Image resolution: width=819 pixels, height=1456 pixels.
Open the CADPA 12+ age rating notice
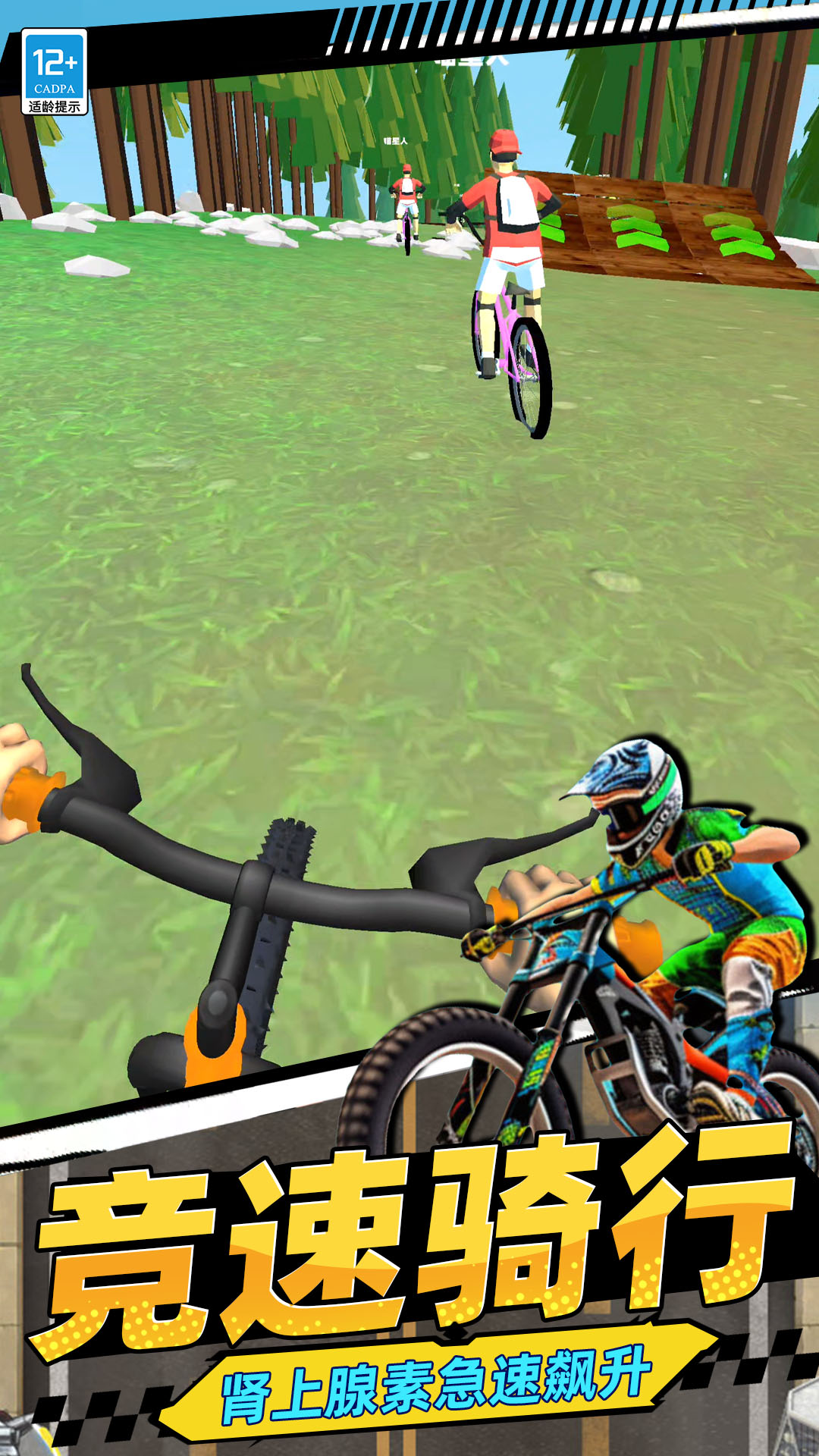coord(54,72)
